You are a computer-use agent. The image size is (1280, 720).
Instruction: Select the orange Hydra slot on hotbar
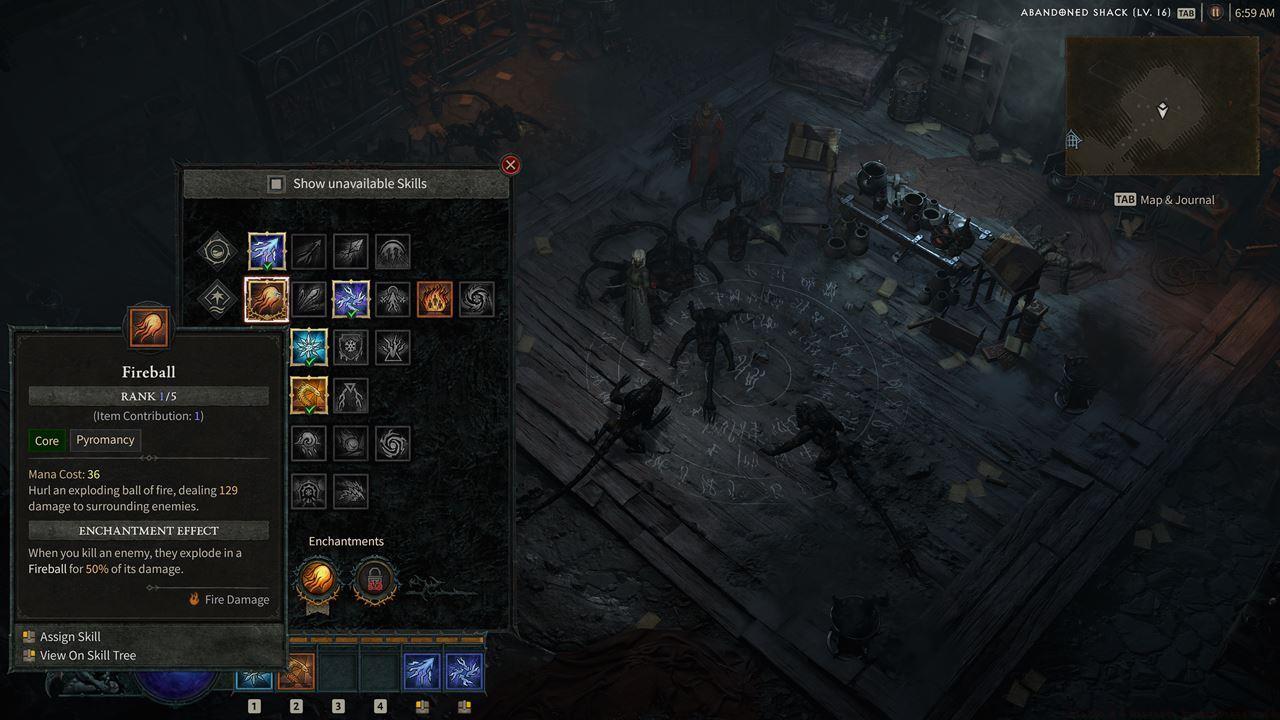coord(296,673)
